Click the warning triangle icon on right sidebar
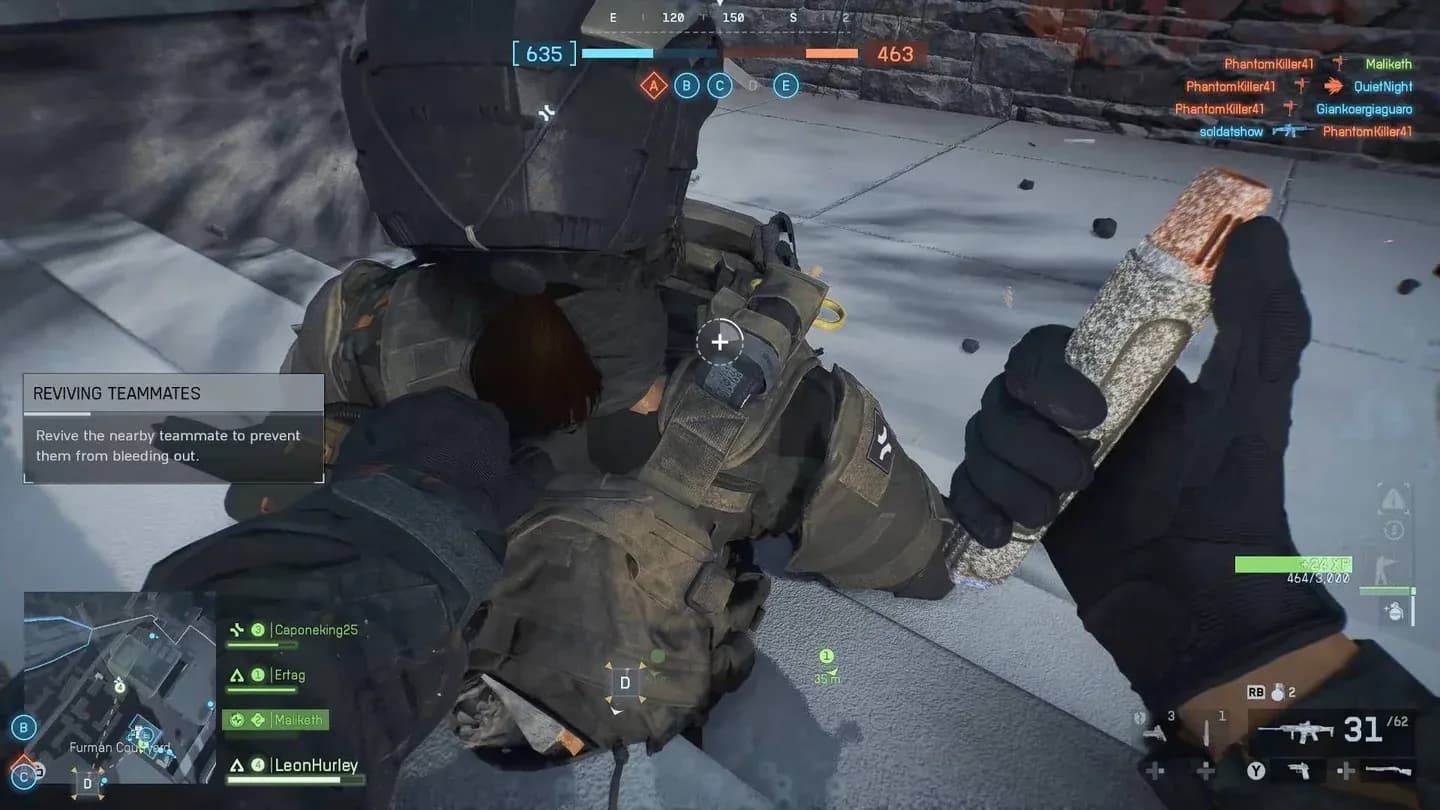Image resolution: width=1440 pixels, height=810 pixels. tap(1392, 499)
